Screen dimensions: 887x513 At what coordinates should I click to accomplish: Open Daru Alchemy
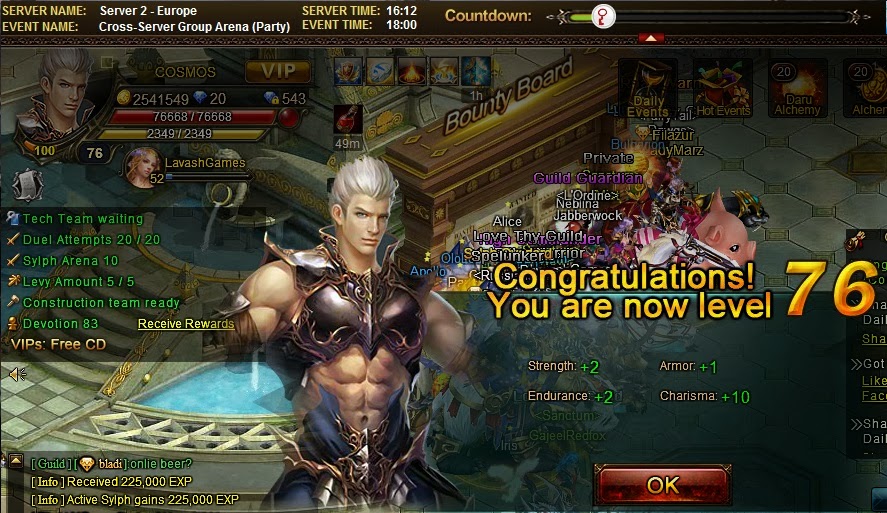pos(797,86)
